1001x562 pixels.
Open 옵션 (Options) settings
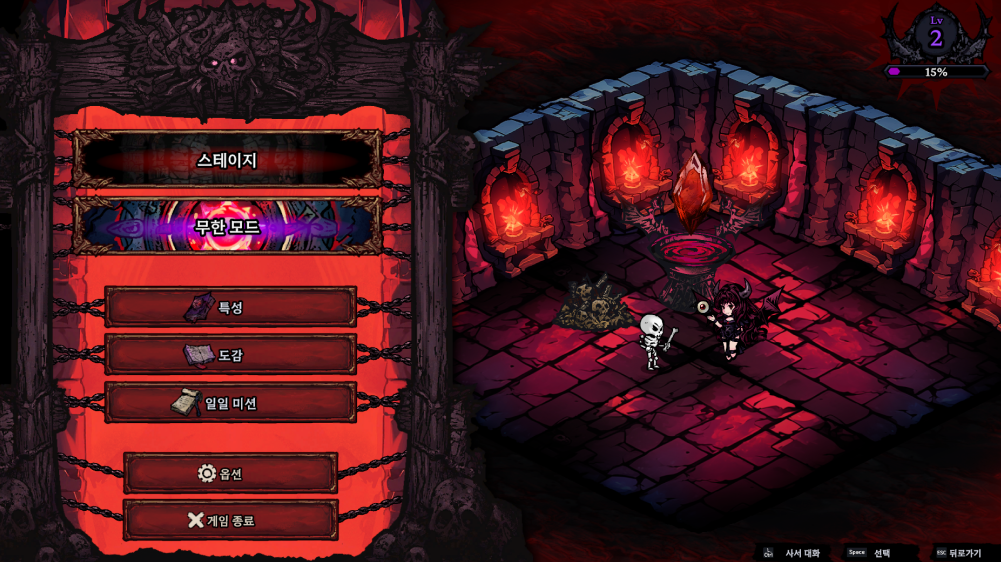pos(230,473)
